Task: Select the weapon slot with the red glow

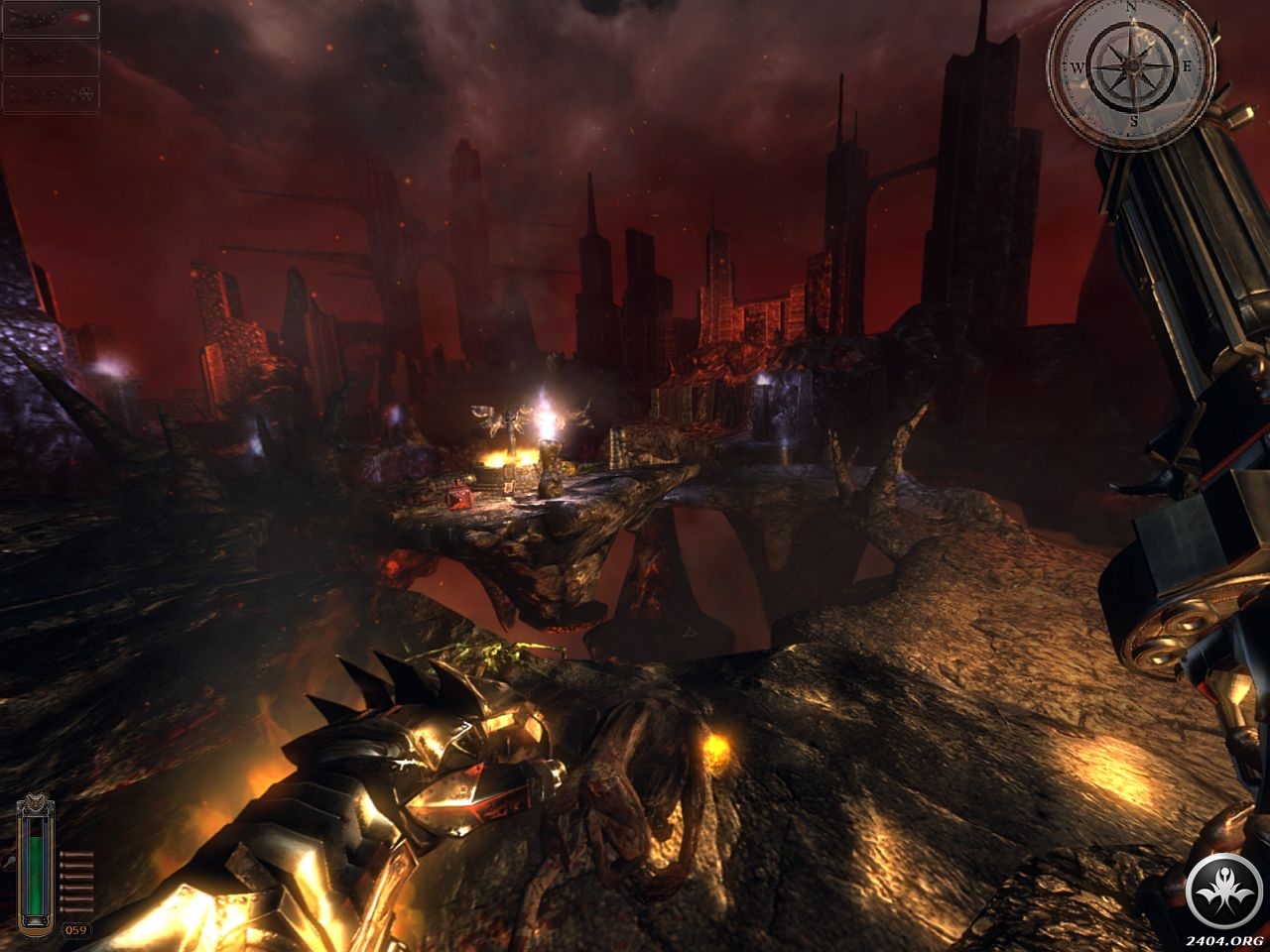Action: [51, 19]
